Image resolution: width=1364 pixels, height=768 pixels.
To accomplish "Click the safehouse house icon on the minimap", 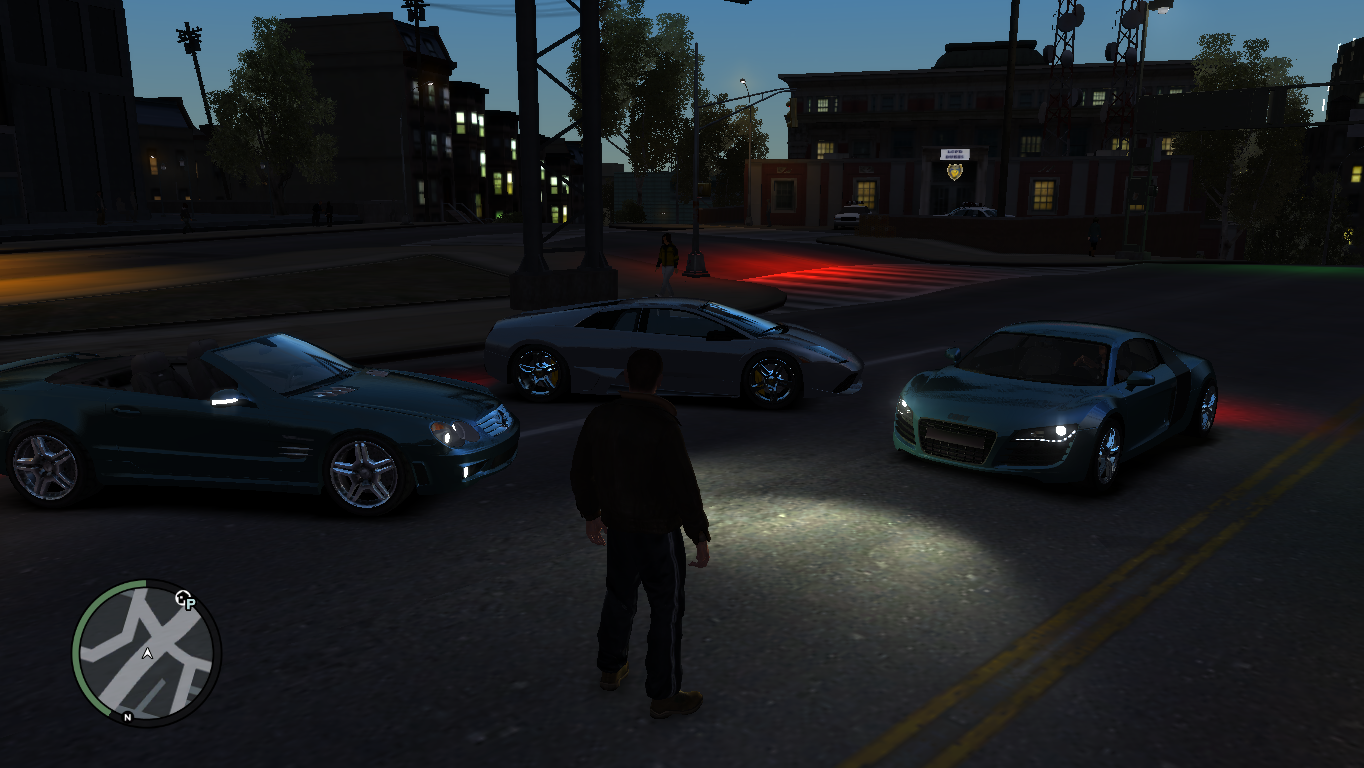I will 181,597.
